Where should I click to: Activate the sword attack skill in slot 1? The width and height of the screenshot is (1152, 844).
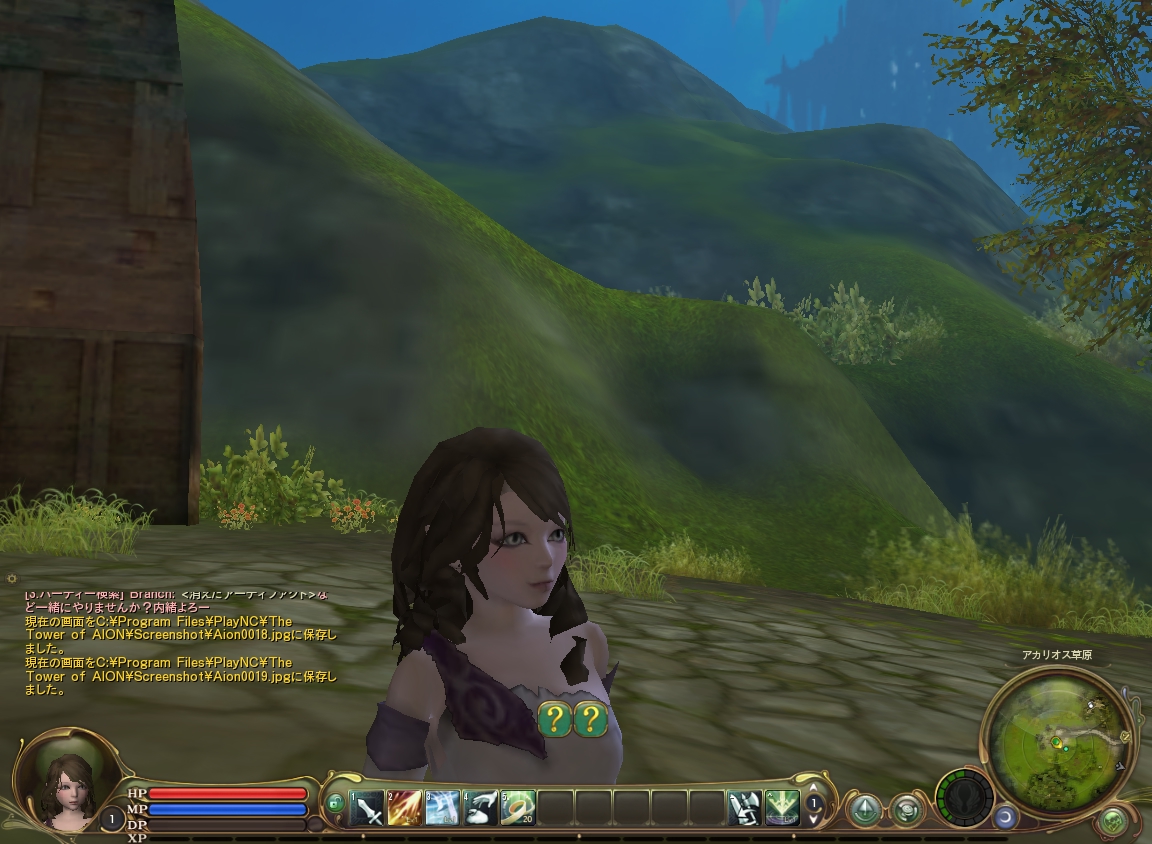coord(367,806)
